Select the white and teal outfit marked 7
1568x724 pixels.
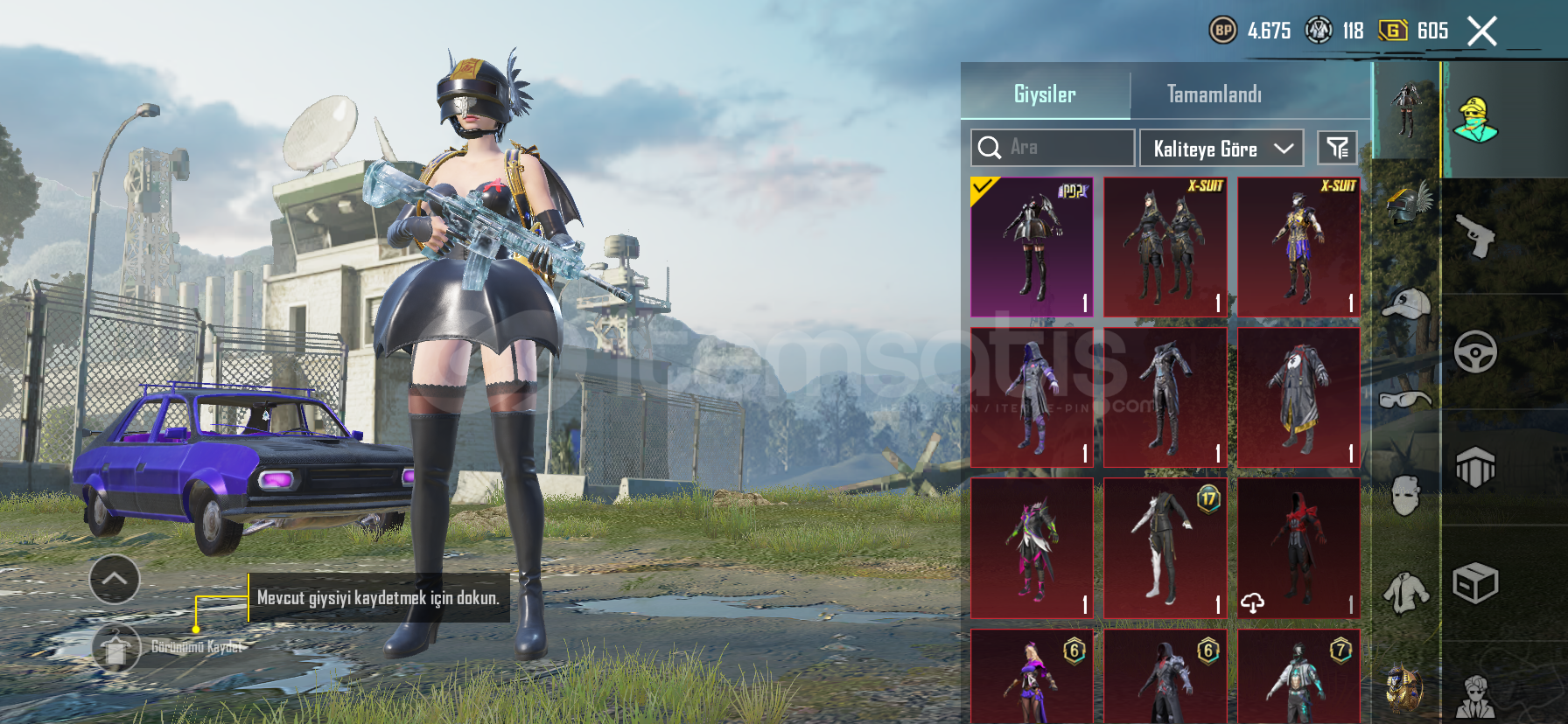[x=1298, y=678]
